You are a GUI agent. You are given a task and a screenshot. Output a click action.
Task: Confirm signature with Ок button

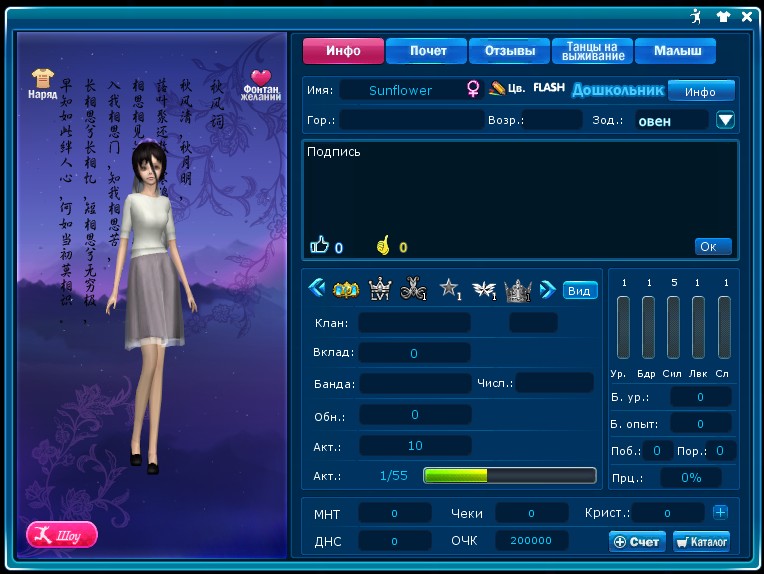pos(713,246)
